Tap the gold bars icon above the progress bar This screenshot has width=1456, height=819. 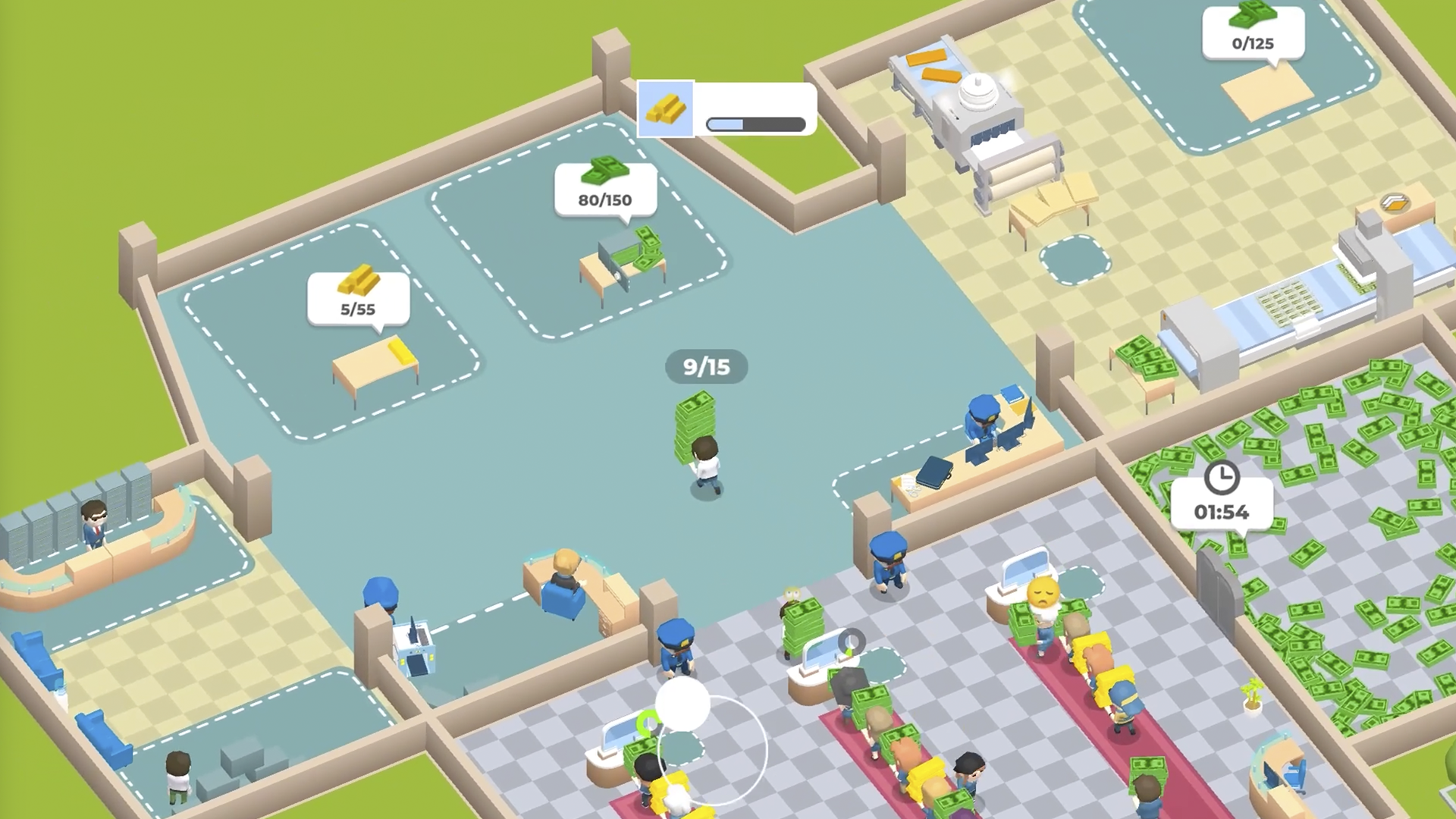[x=667, y=108]
